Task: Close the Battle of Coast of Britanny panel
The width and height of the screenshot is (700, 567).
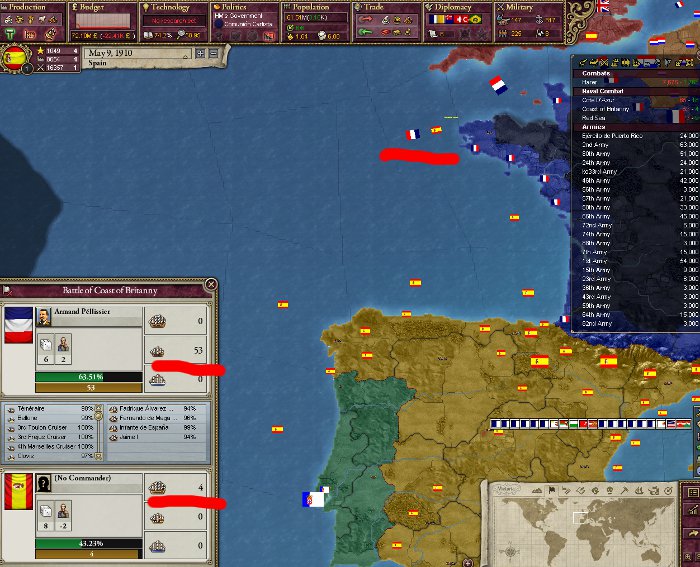Action: [210, 285]
